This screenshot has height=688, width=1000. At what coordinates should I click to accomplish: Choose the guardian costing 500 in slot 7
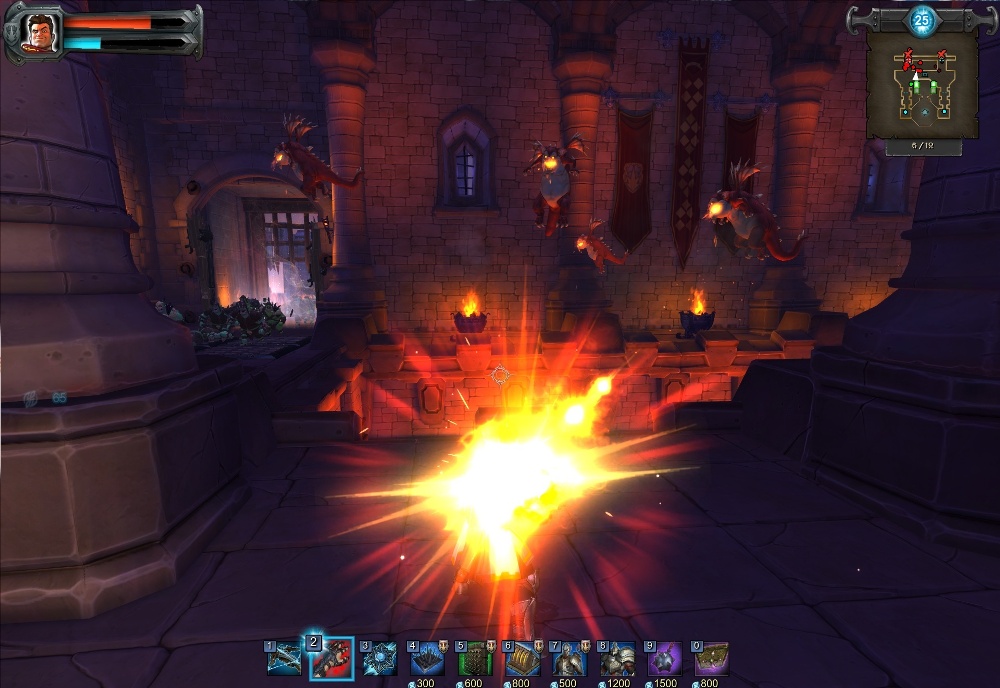click(x=569, y=659)
